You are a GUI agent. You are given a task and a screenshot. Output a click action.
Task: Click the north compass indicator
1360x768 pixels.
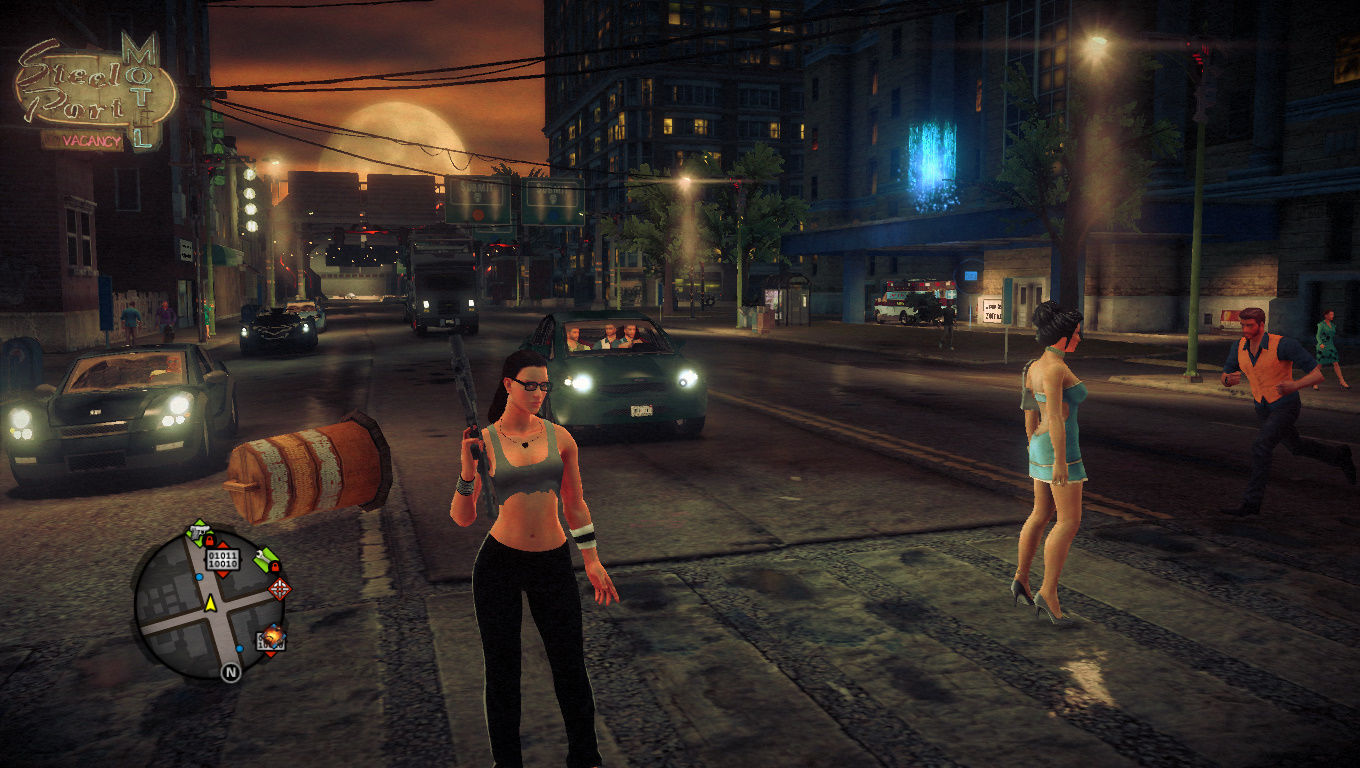[231, 672]
